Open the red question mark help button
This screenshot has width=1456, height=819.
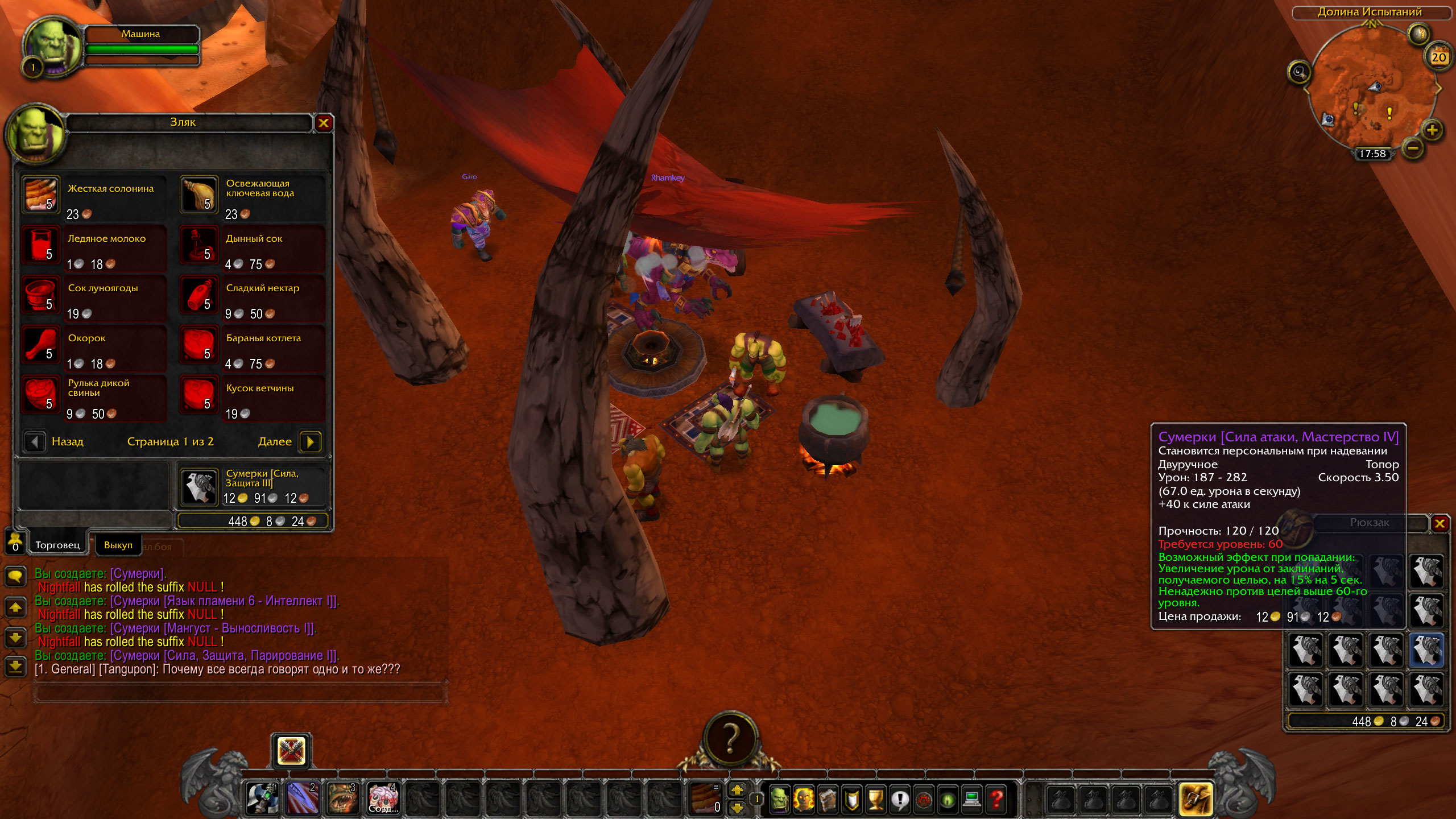(996, 800)
